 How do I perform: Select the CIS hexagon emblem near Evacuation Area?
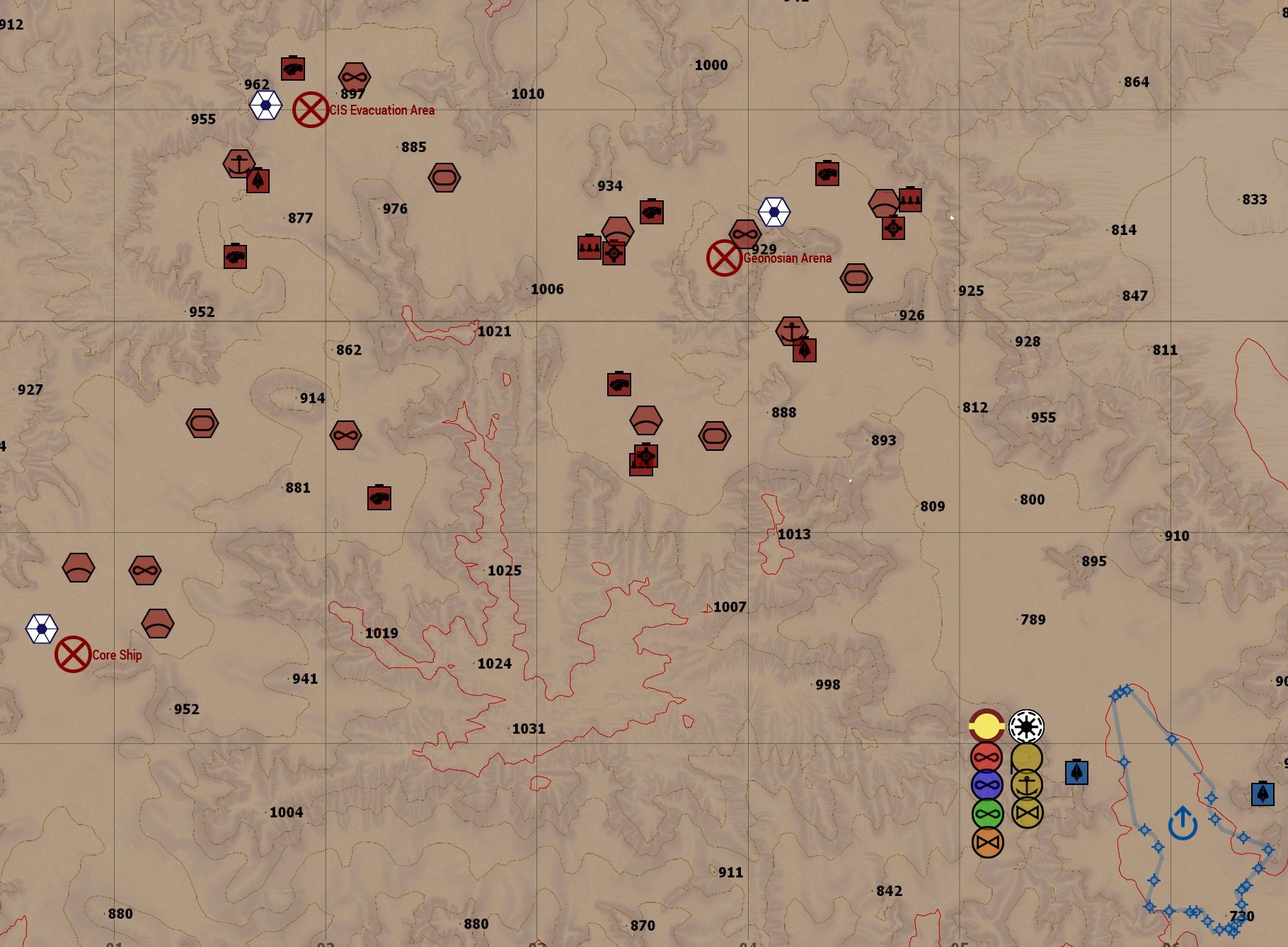coord(266,105)
